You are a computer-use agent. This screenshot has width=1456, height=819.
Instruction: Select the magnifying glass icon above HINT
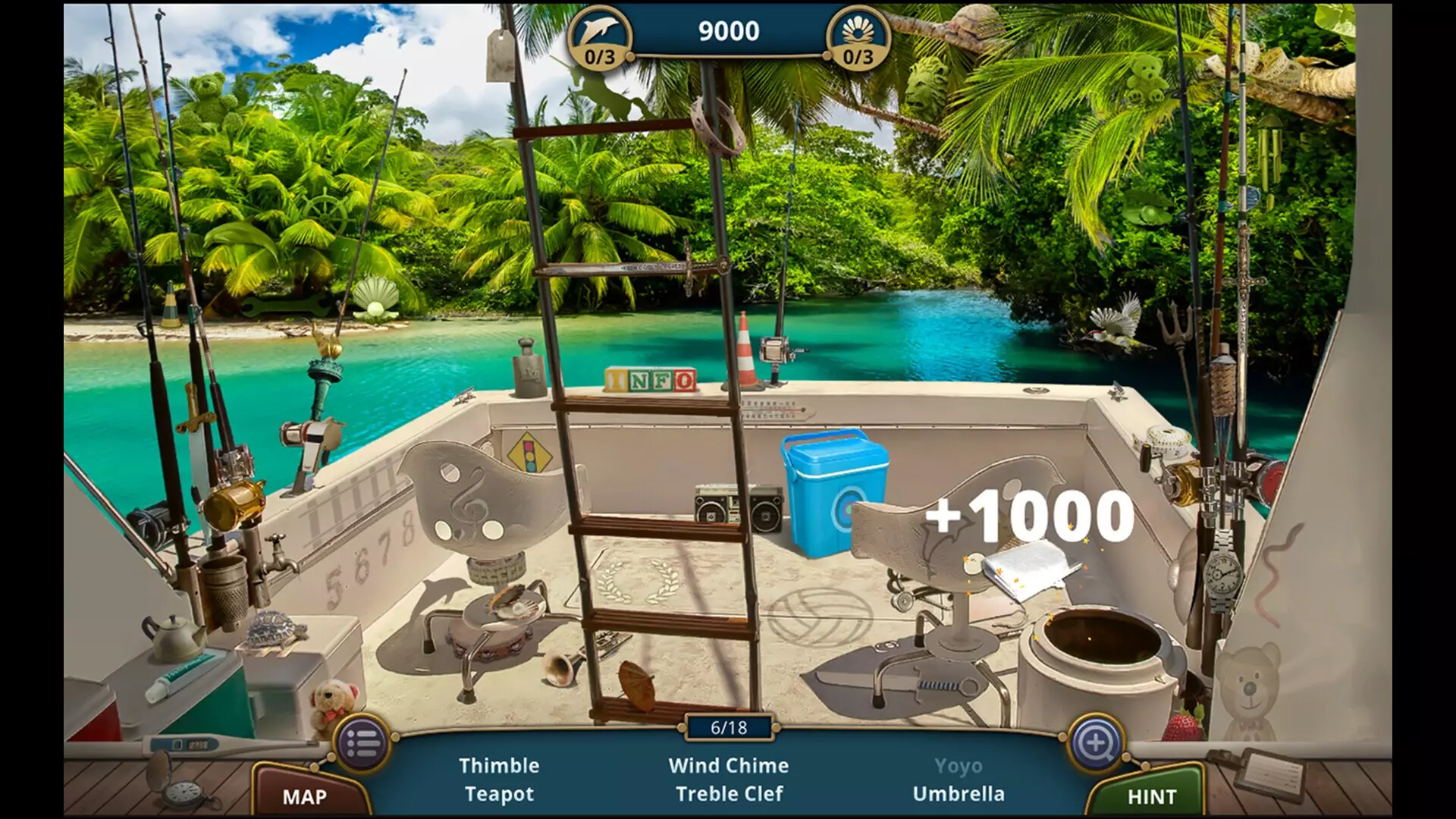pos(1097,742)
